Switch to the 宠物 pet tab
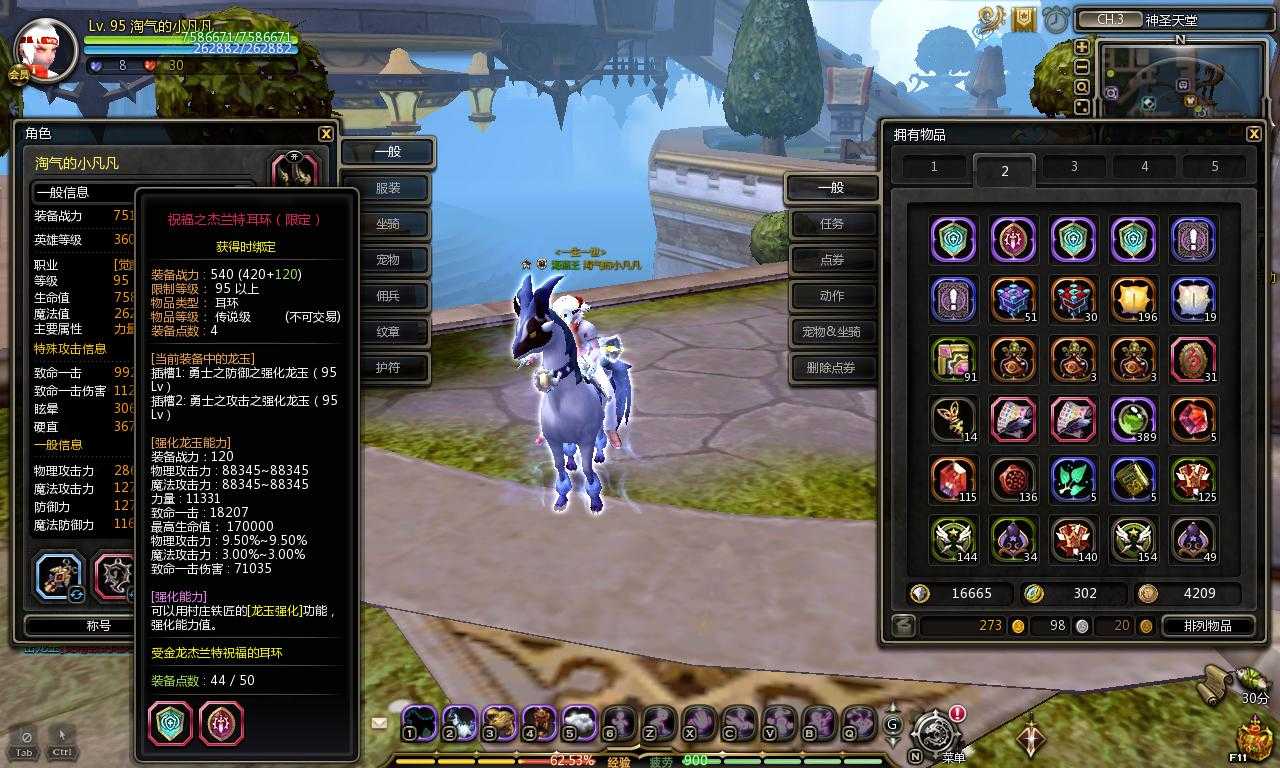Viewport: 1280px width, 768px height. [x=388, y=260]
